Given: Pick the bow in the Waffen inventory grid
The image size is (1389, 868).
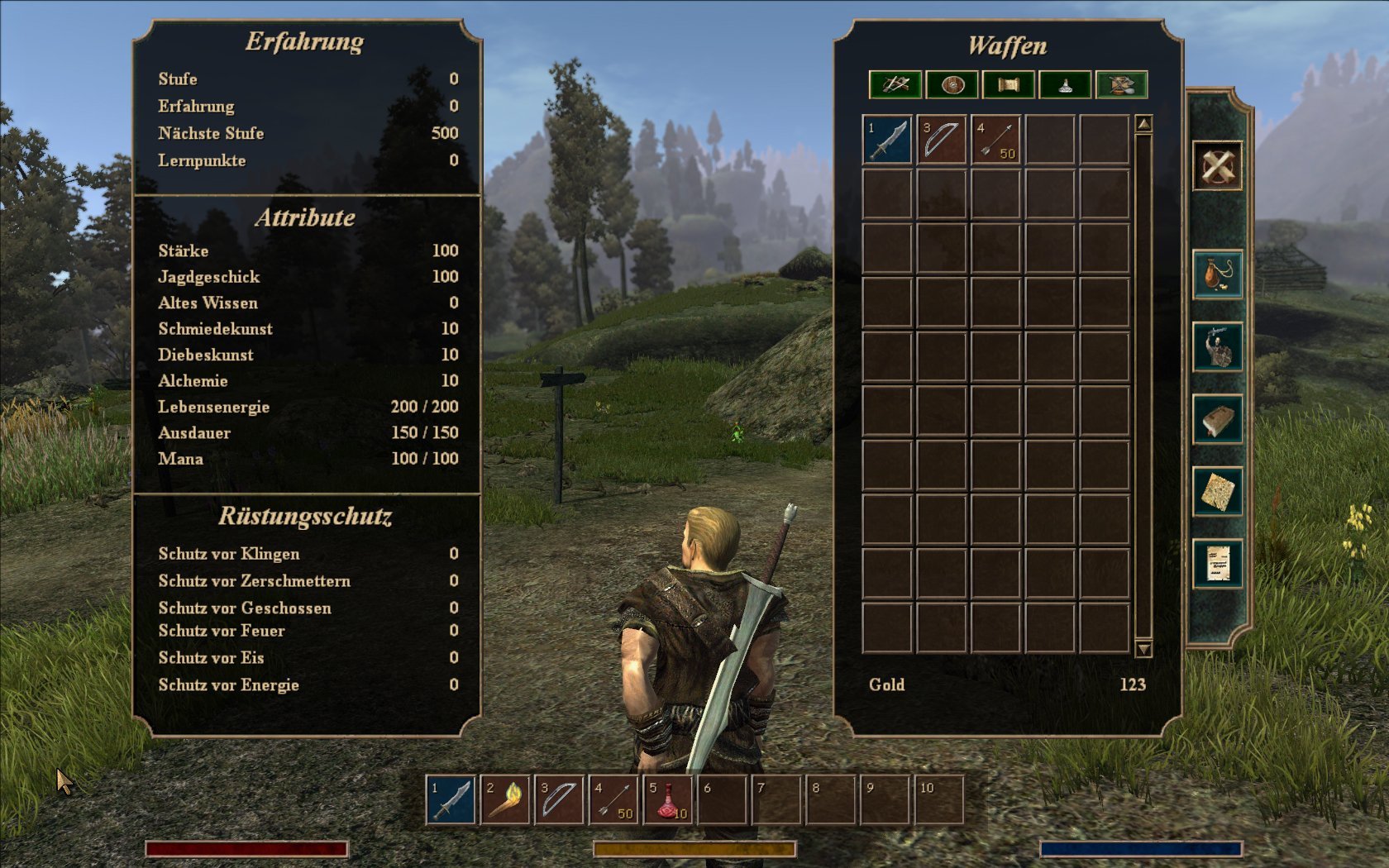Looking at the screenshot, I should click(x=942, y=139).
